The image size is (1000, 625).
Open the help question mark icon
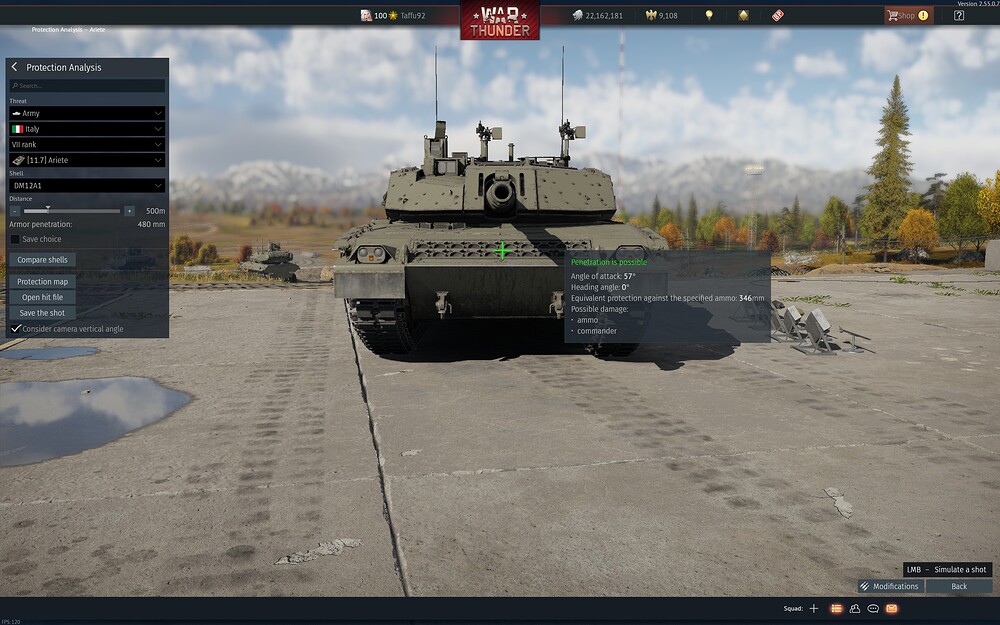click(x=959, y=15)
